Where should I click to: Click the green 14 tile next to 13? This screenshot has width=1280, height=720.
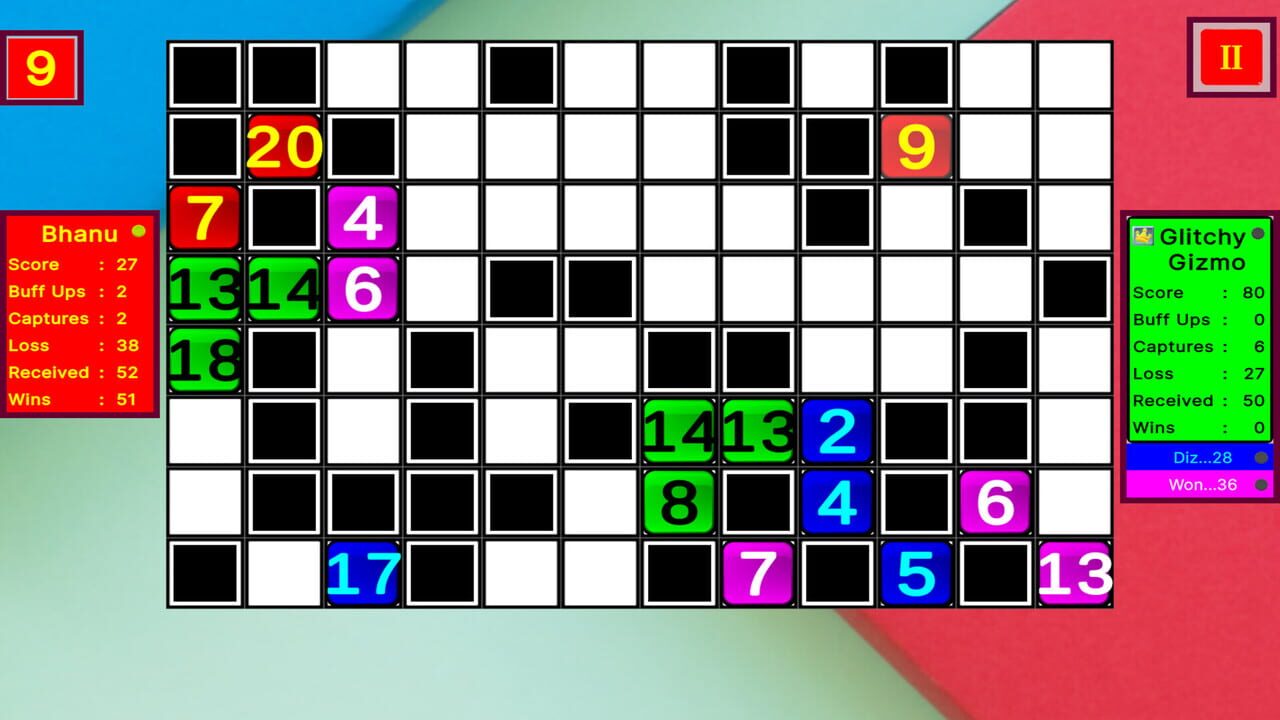click(x=283, y=289)
